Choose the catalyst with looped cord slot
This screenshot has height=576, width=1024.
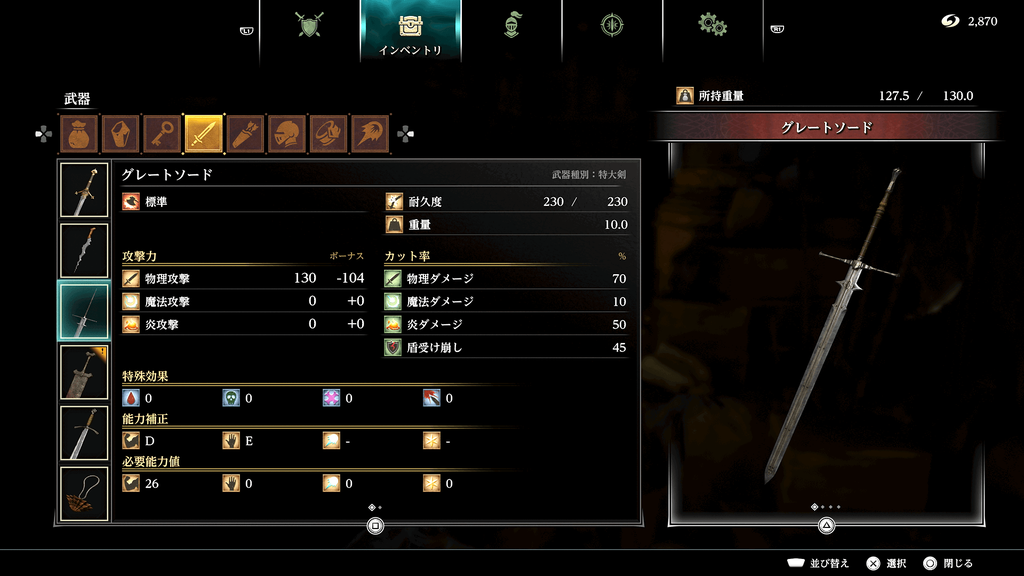pos(85,494)
